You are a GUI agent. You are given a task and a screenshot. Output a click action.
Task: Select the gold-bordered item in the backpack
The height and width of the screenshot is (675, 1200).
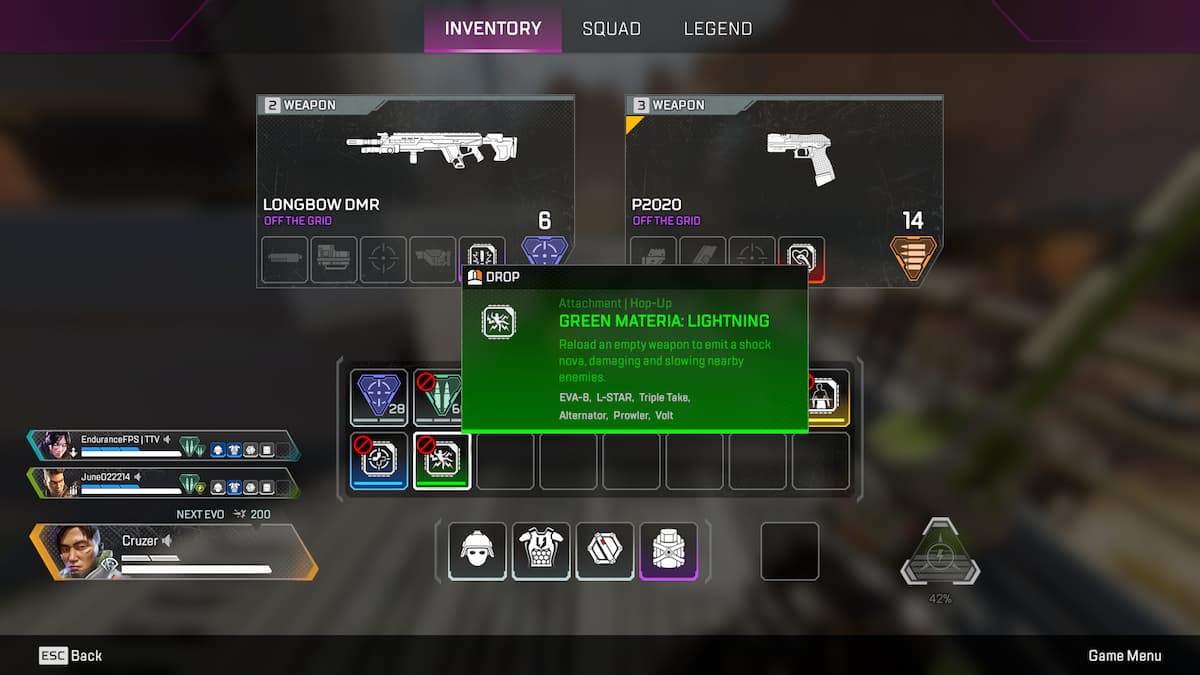pyautogui.click(x=826, y=397)
